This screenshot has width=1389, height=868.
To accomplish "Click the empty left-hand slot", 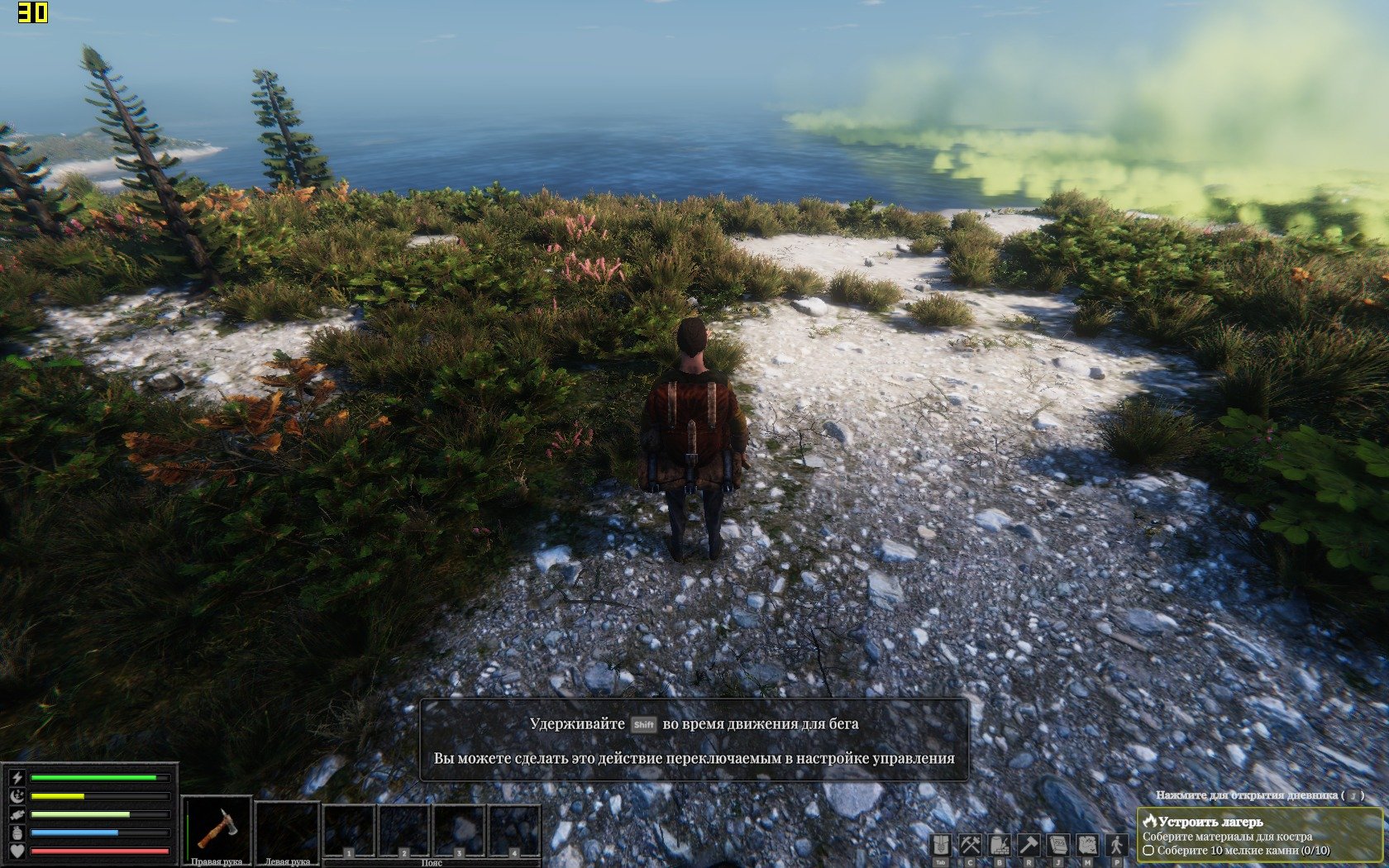I will pyautogui.click(x=287, y=828).
